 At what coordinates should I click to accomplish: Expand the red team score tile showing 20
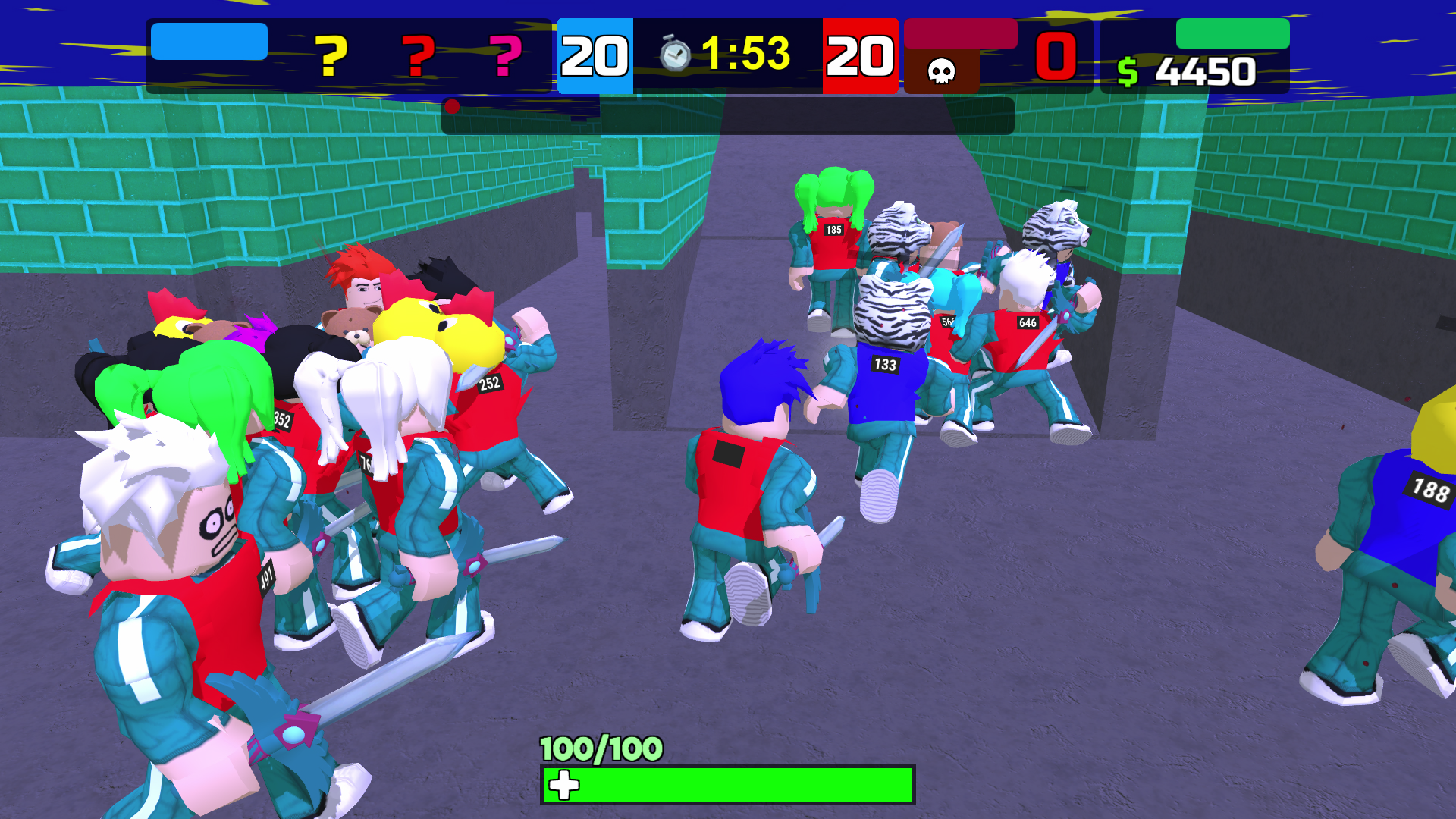(858, 55)
